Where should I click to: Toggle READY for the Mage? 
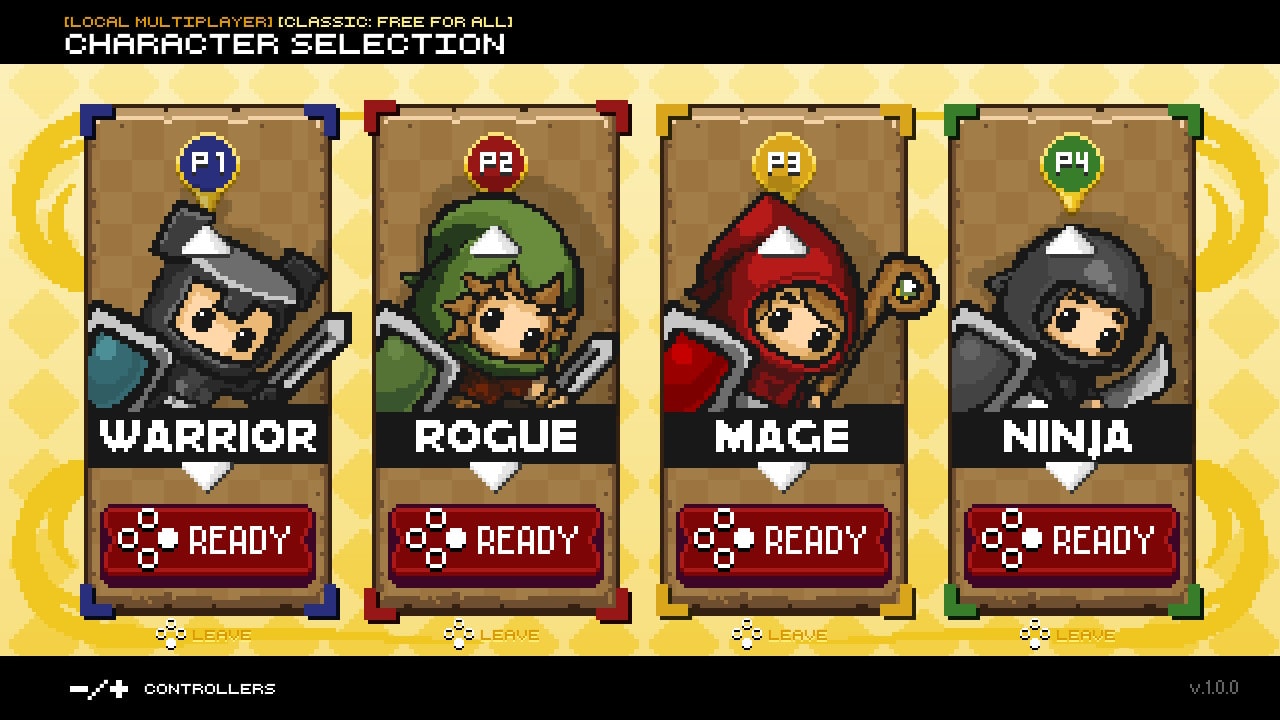[782, 541]
